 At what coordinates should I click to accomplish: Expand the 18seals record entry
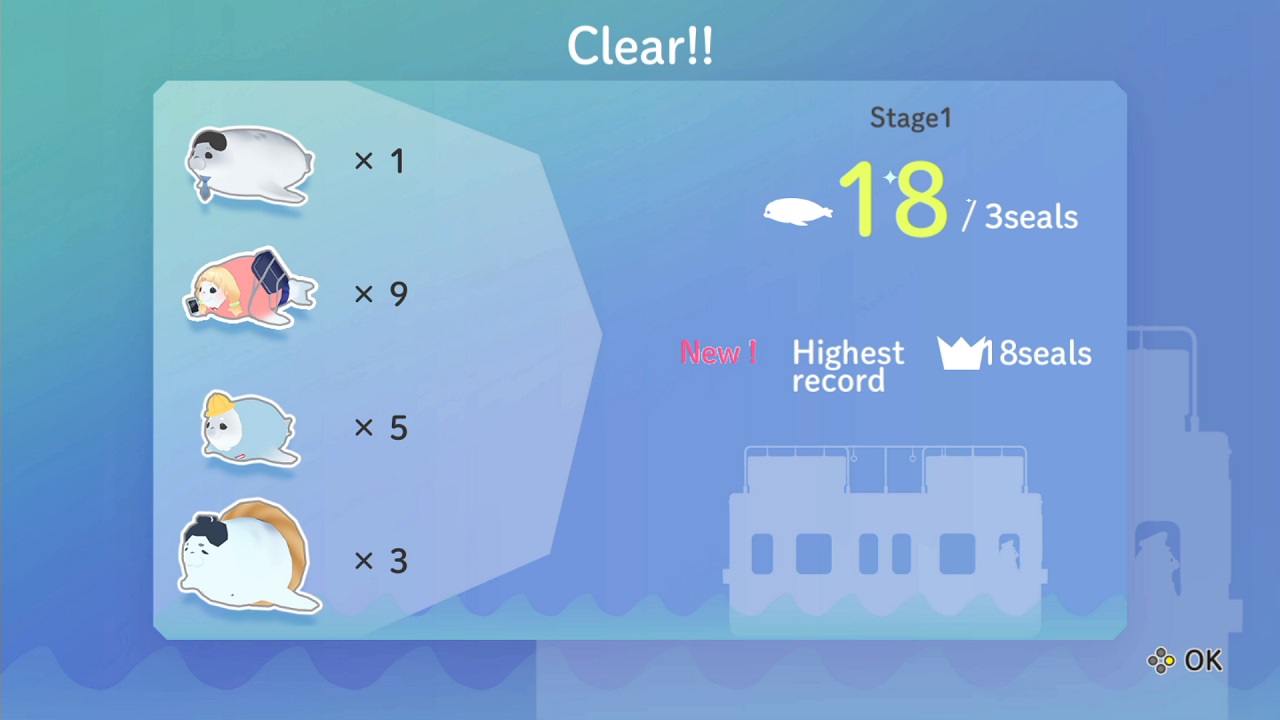1040,353
